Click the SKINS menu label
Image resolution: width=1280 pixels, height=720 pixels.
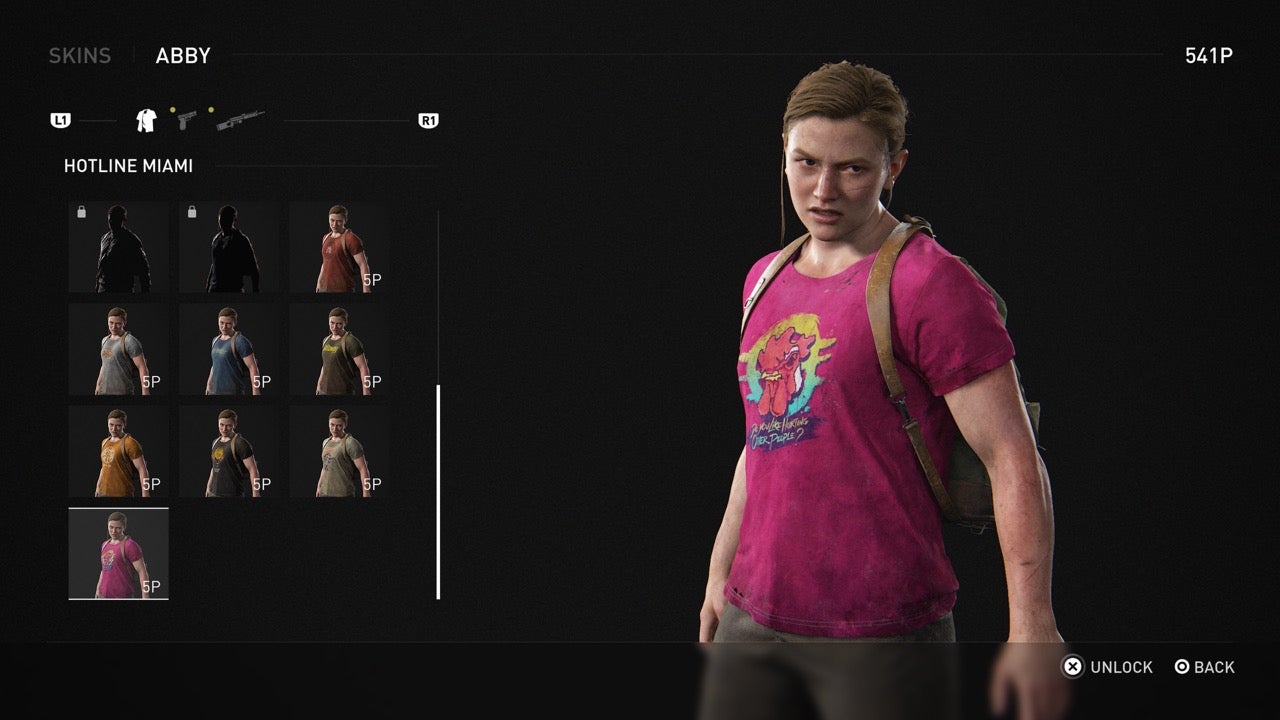[x=79, y=56]
